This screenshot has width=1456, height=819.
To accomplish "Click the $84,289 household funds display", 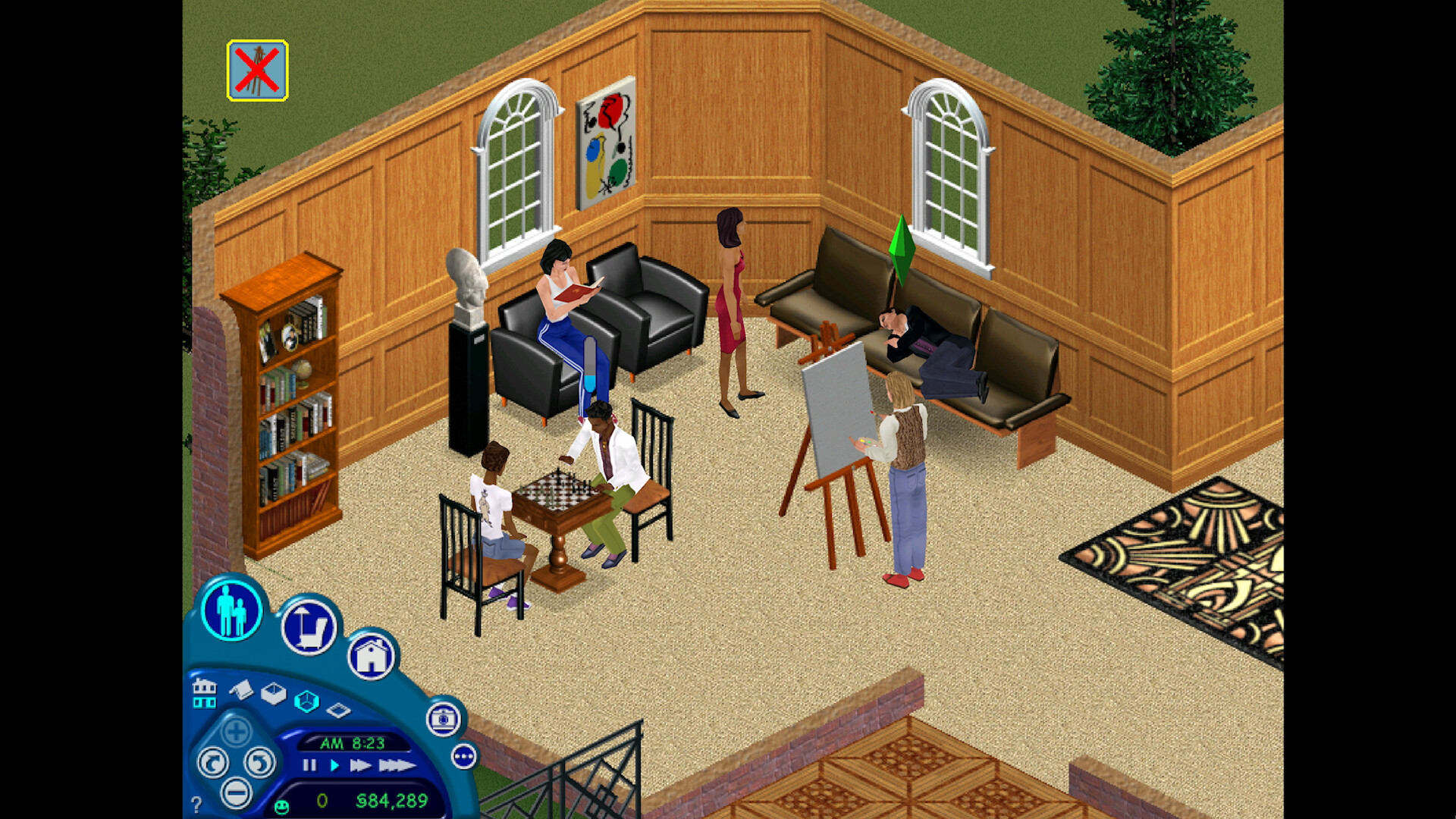I will pos(393,800).
